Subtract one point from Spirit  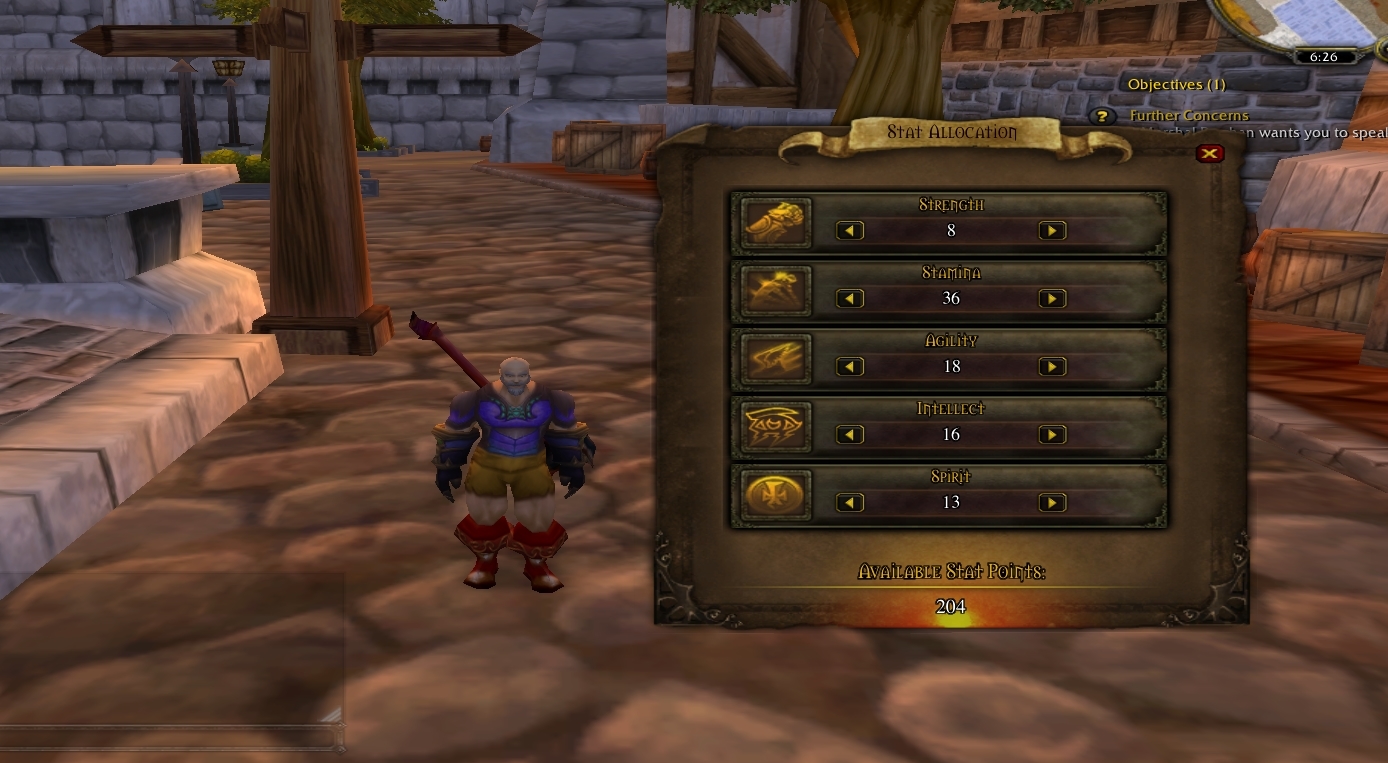[x=850, y=503]
